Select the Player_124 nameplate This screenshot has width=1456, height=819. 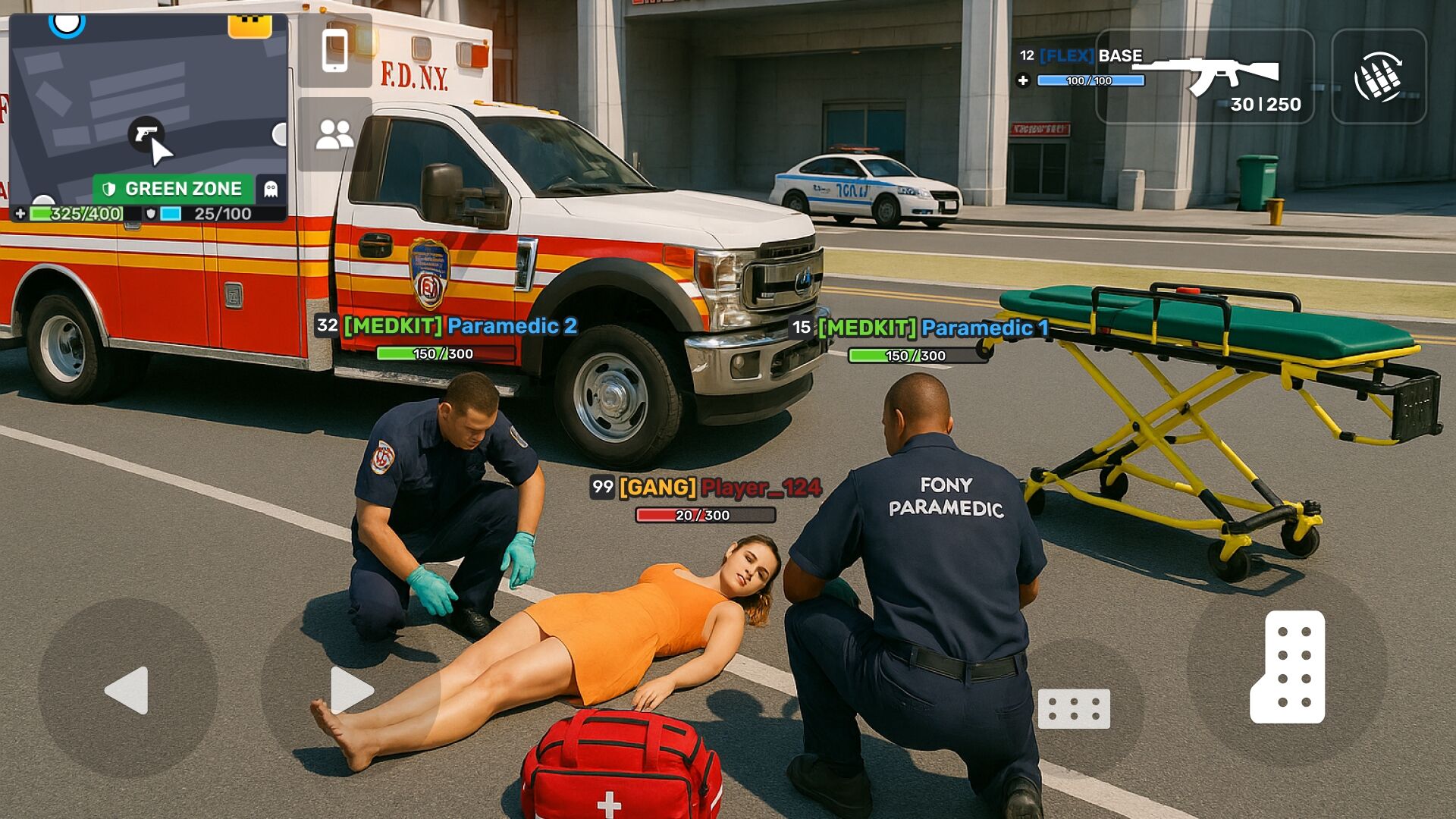pos(705,488)
